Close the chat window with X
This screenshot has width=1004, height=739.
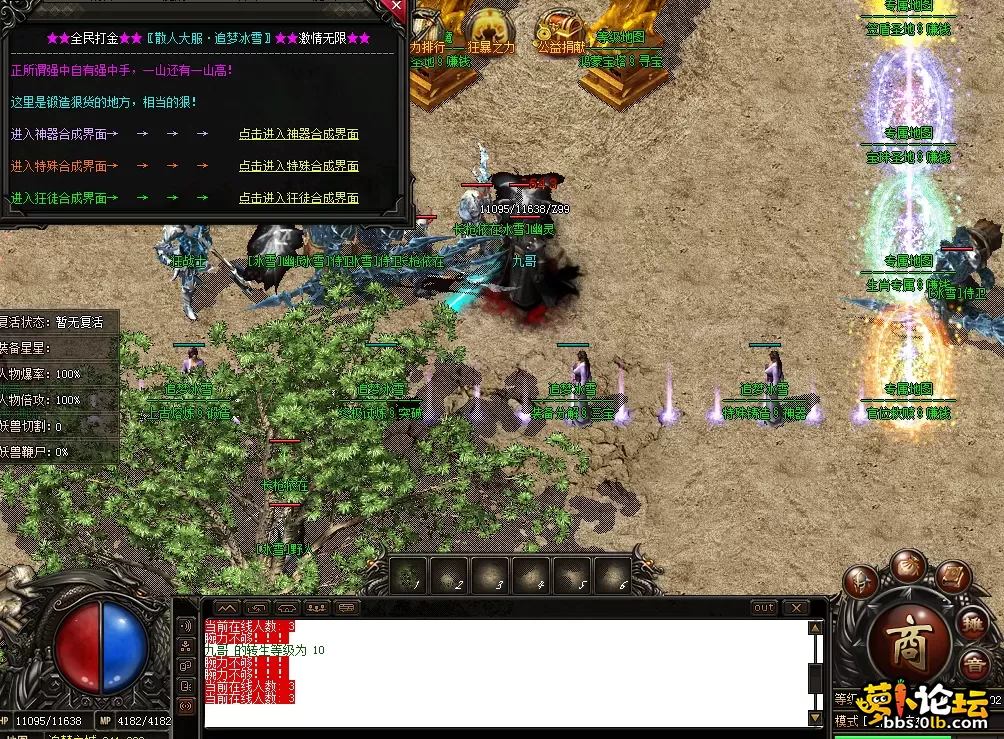pyautogui.click(x=796, y=607)
